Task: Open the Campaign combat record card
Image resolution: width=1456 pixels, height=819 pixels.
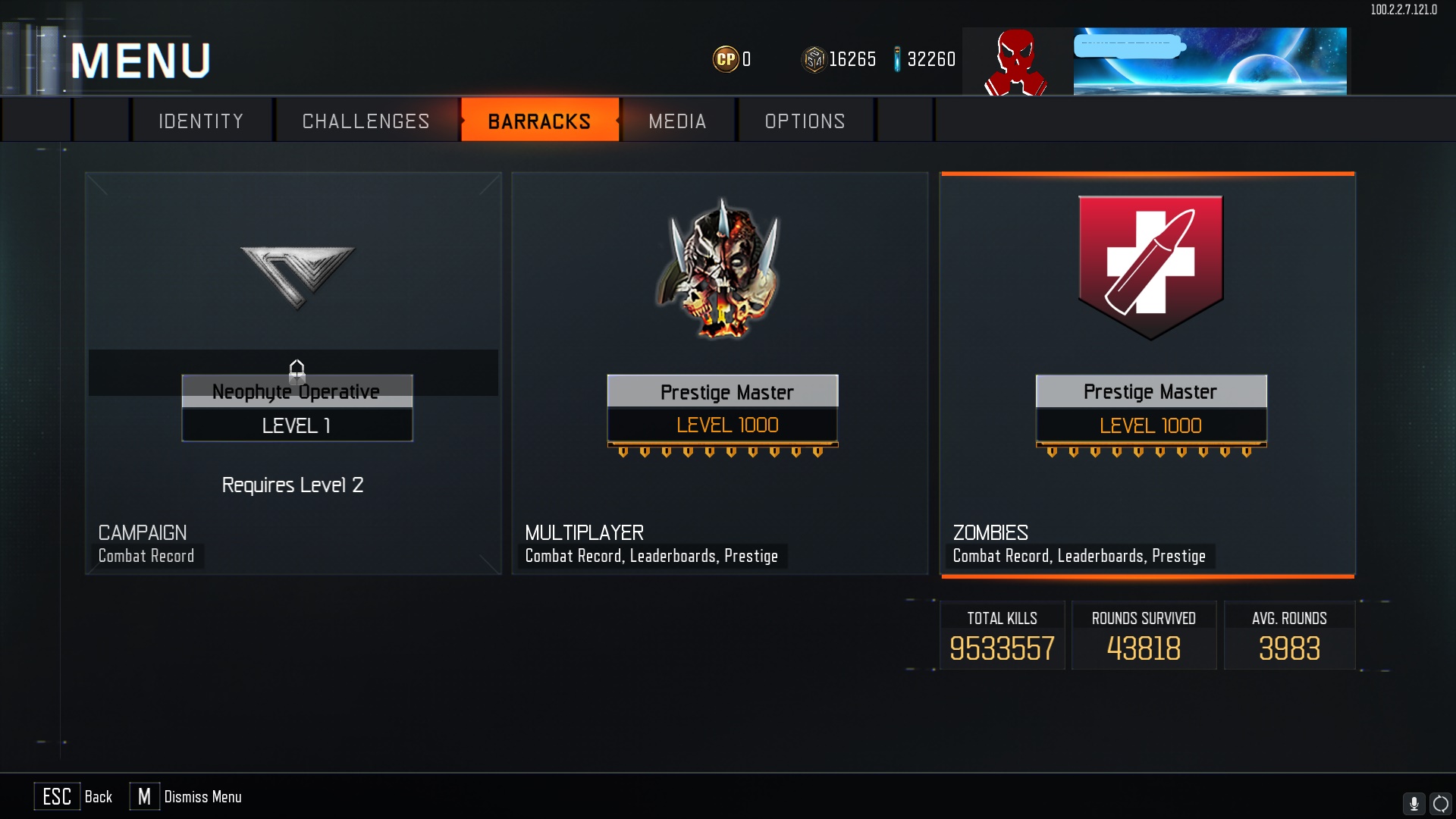Action: (x=293, y=373)
